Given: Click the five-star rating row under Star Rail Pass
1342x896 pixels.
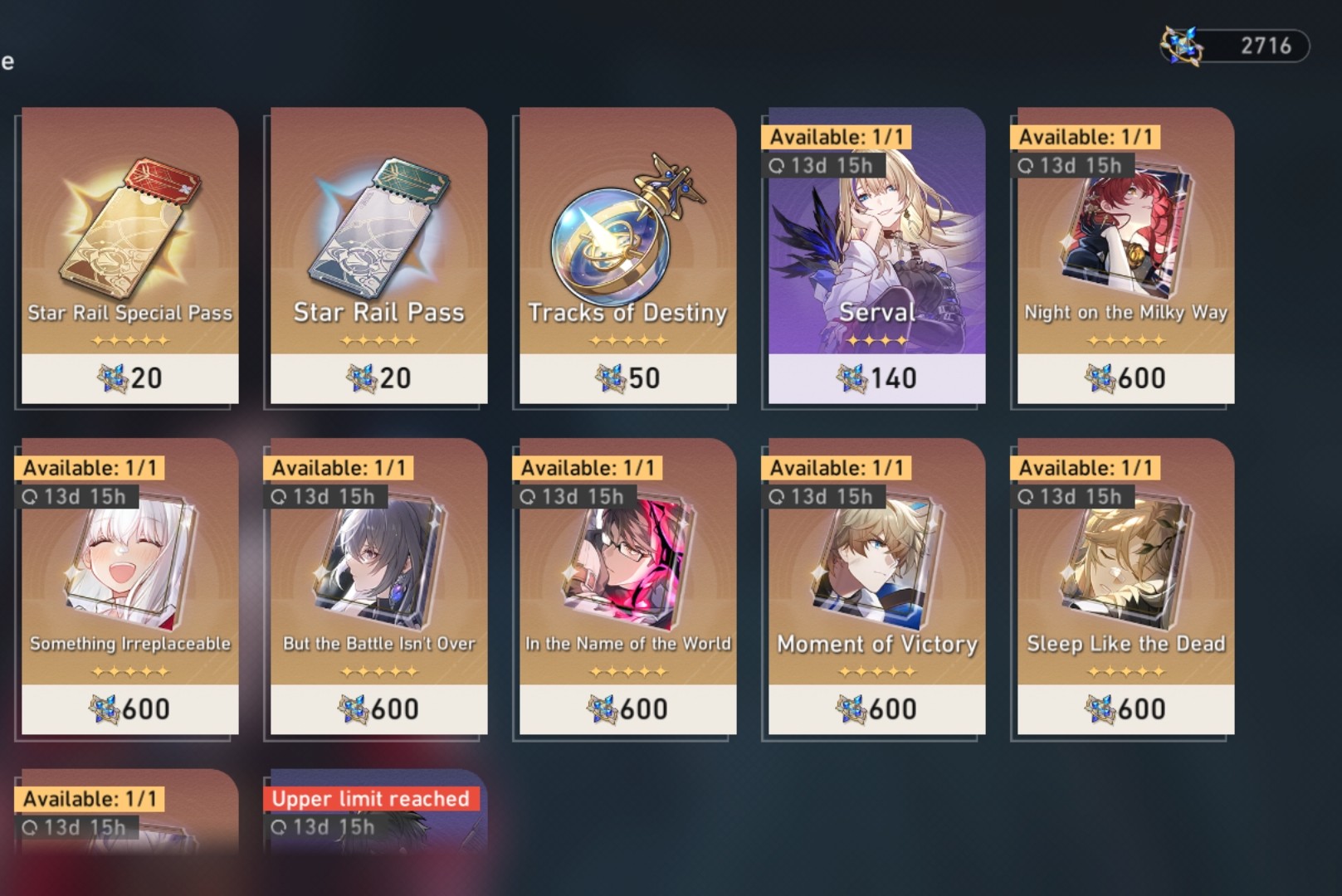Looking at the screenshot, I should [378, 340].
